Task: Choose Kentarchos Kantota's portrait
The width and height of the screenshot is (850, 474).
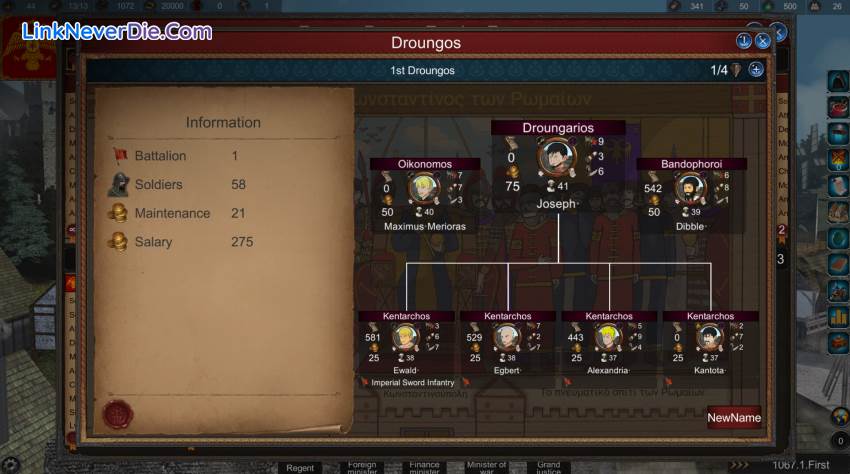Action: 710,338
